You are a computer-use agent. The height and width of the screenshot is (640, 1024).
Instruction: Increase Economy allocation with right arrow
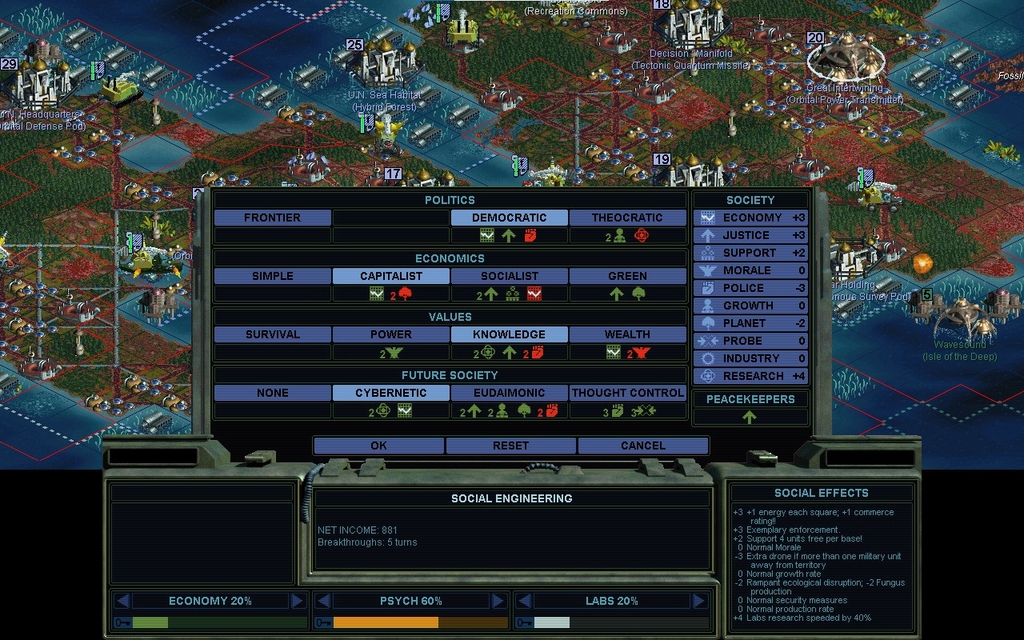point(297,601)
